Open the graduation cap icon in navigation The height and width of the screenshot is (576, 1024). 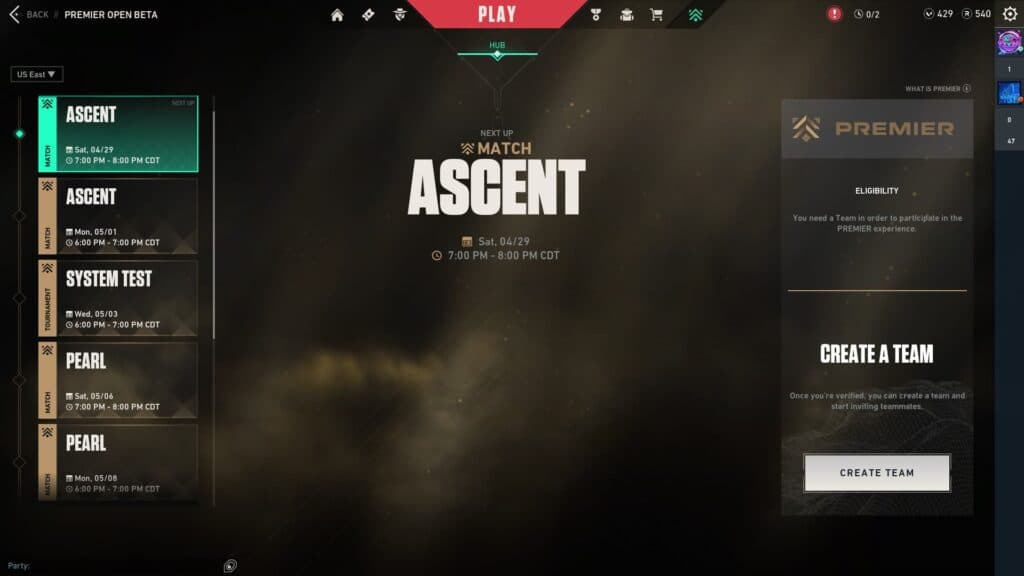coord(626,14)
